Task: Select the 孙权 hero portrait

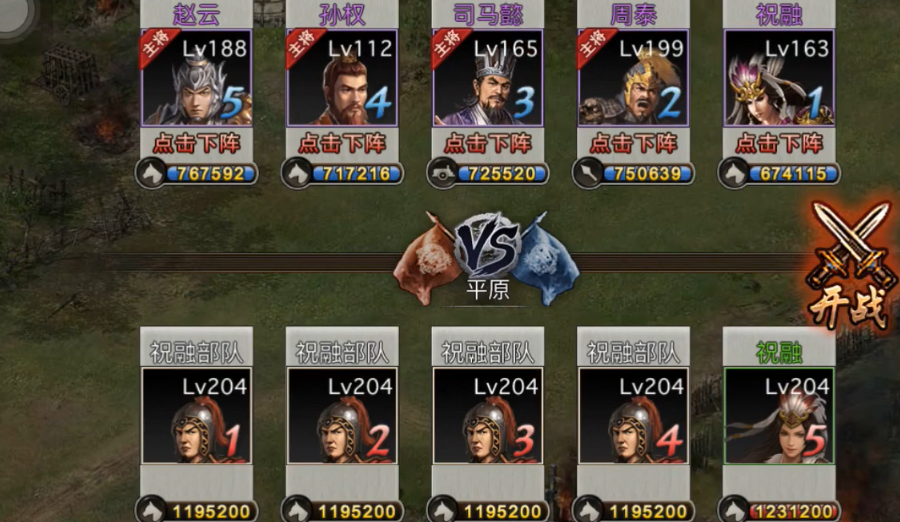Action: click(x=342, y=78)
